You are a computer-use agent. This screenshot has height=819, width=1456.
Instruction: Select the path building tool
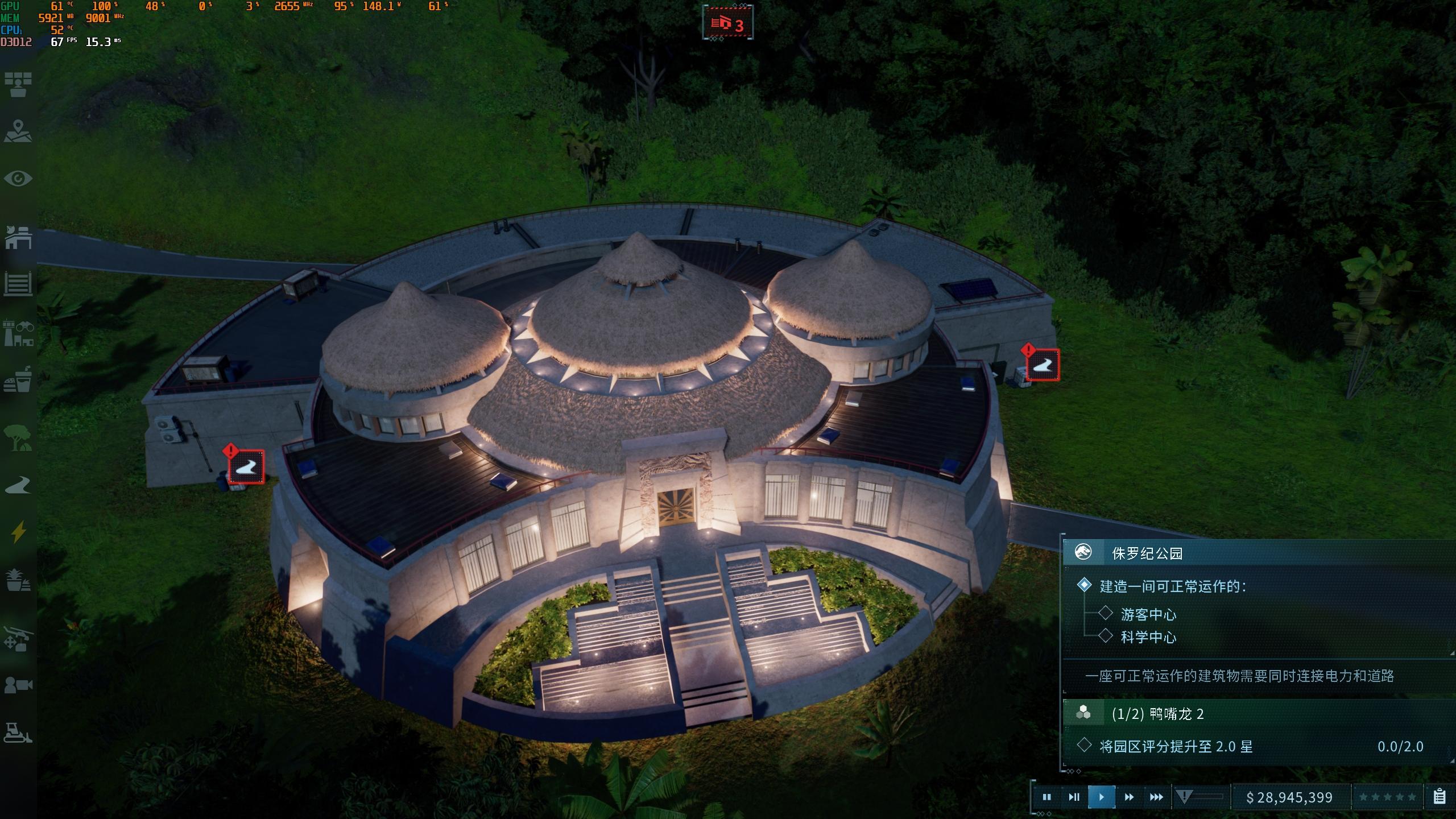pyautogui.click(x=18, y=485)
